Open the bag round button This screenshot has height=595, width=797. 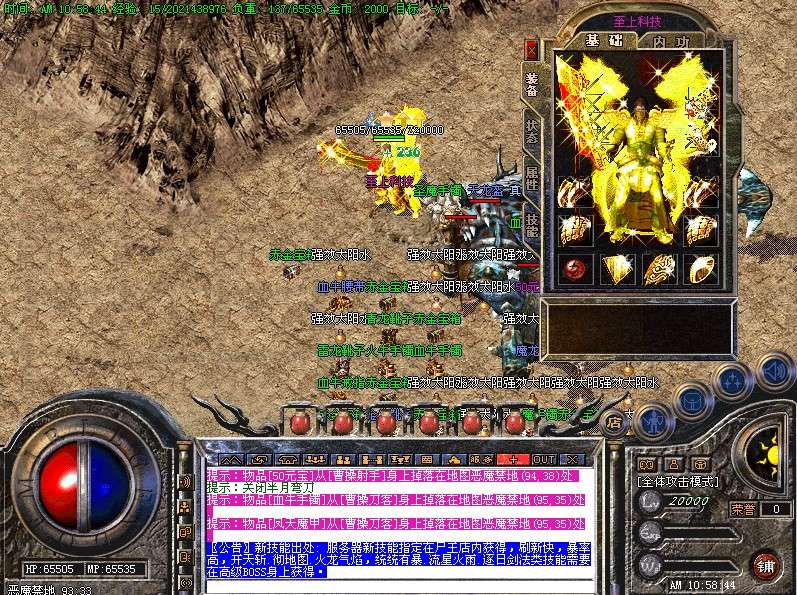[x=694, y=397]
